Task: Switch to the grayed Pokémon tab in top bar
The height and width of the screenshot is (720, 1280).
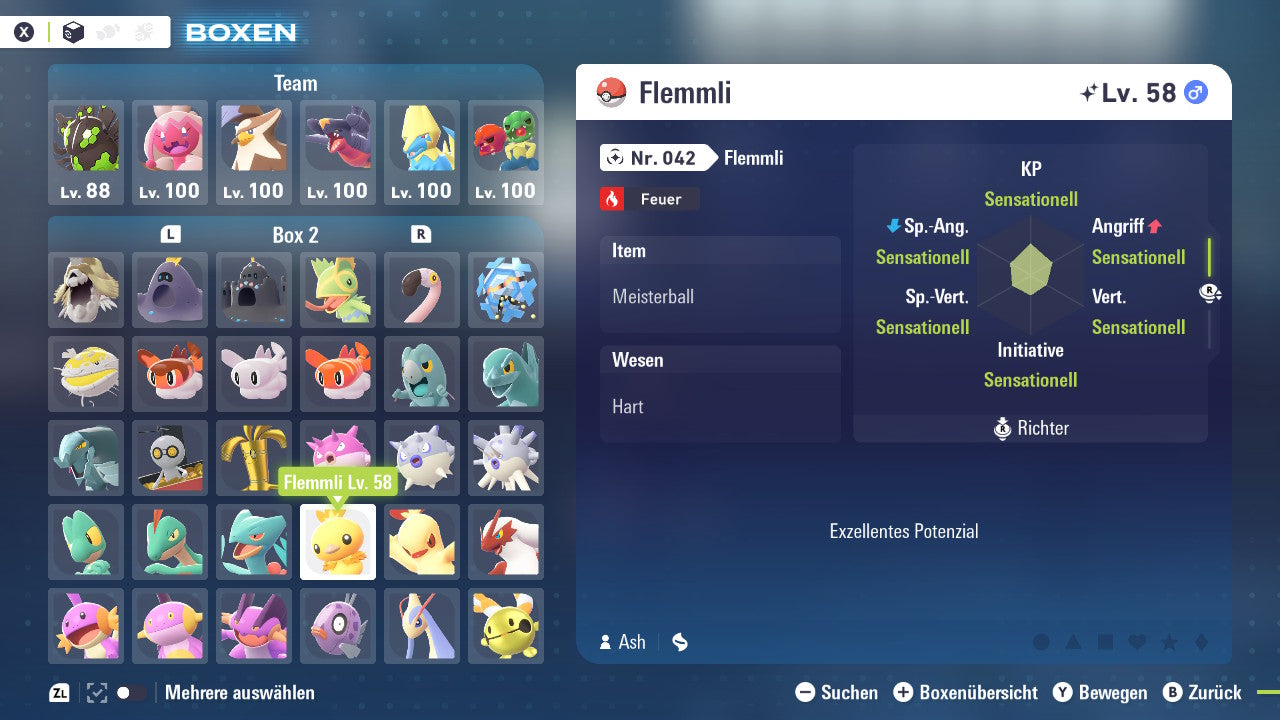Action: [107, 31]
